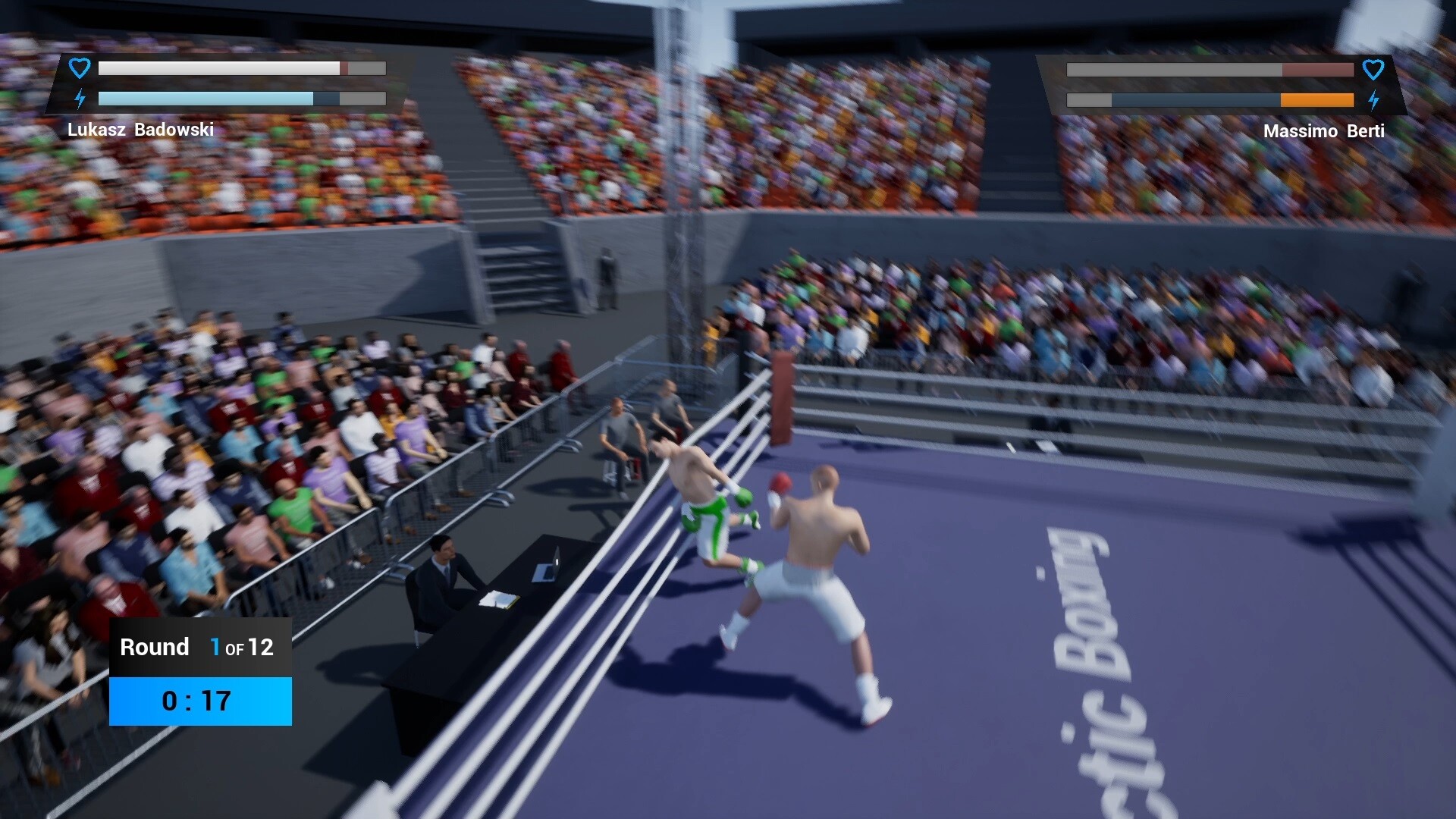Screen dimensions: 1456x819
Task: Click Badowski's blue stamina bar
Action: tap(205, 99)
